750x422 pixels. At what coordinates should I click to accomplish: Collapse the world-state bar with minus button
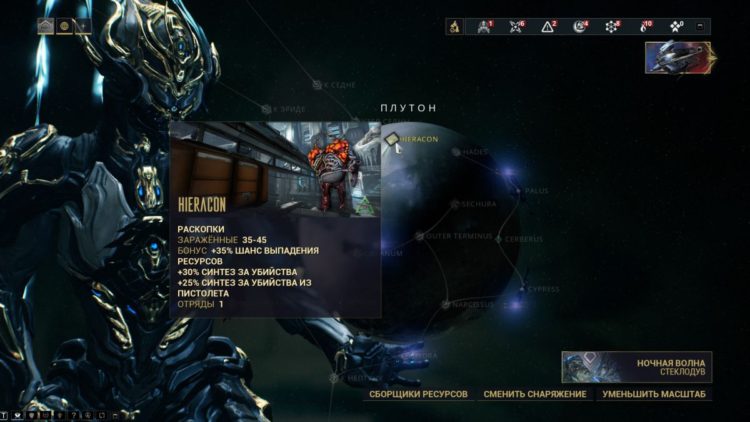point(700,26)
